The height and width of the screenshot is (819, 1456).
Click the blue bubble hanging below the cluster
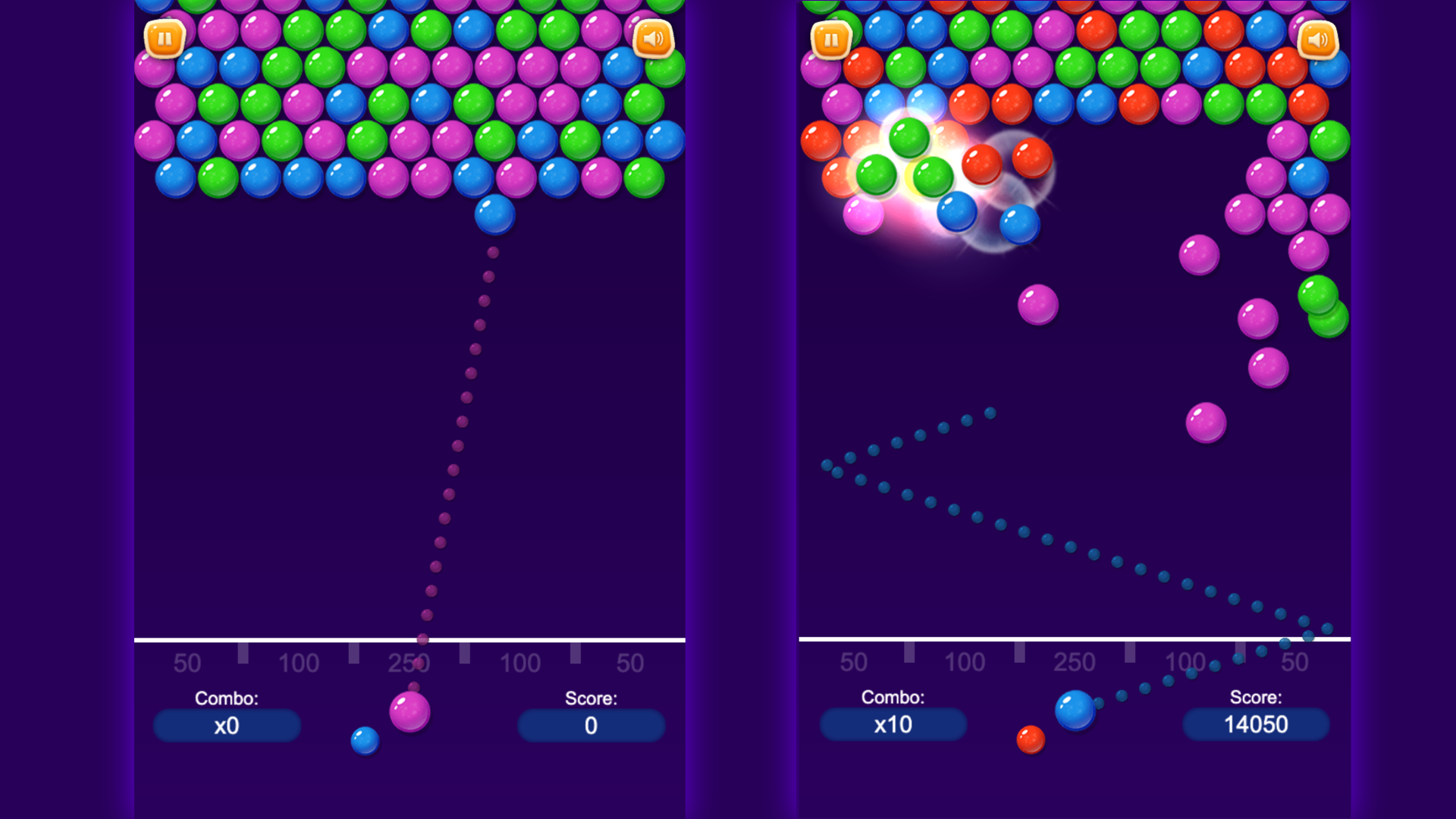coord(494,214)
